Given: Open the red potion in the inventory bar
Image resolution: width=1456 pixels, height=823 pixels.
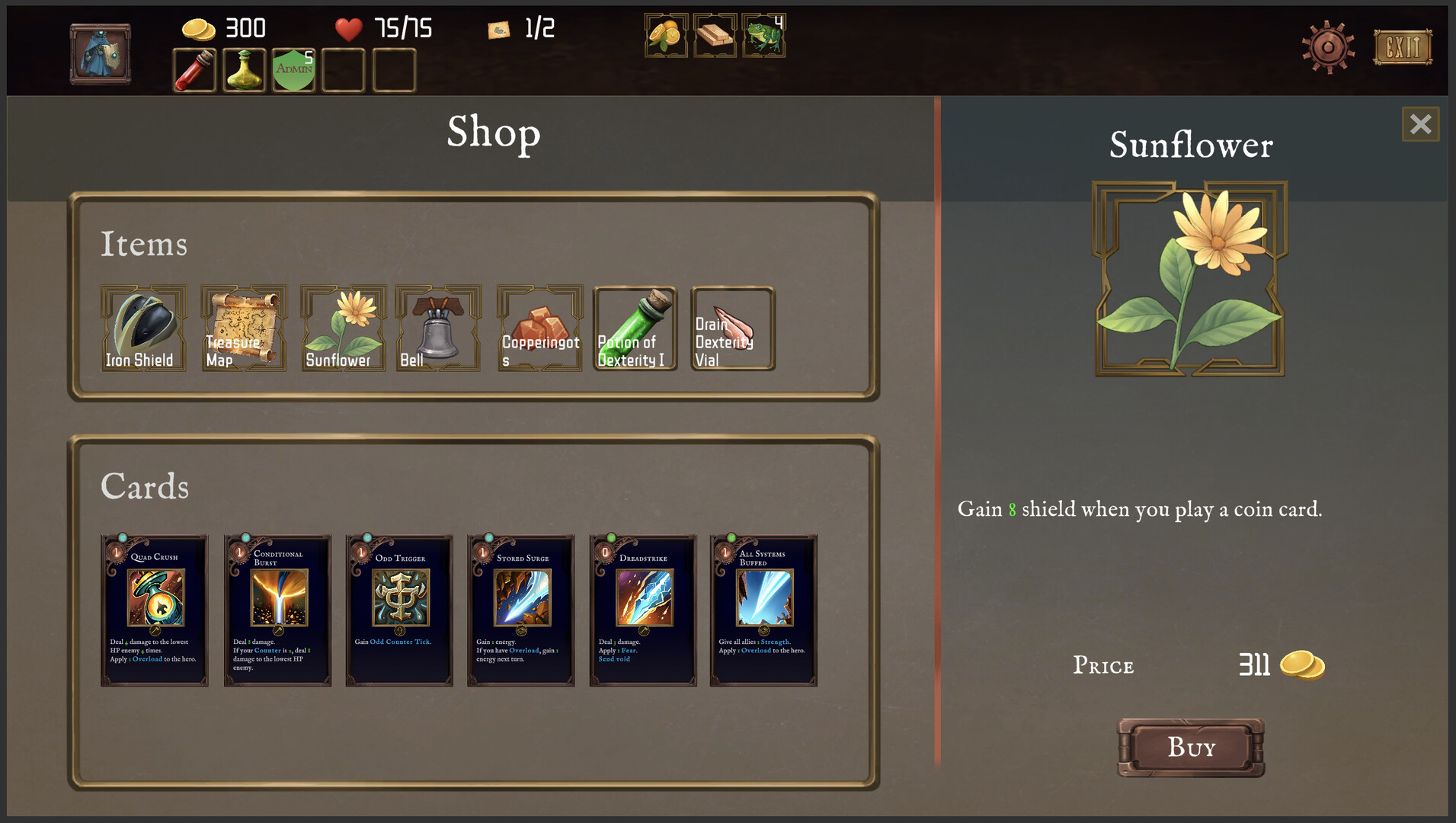Looking at the screenshot, I should pyautogui.click(x=193, y=70).
